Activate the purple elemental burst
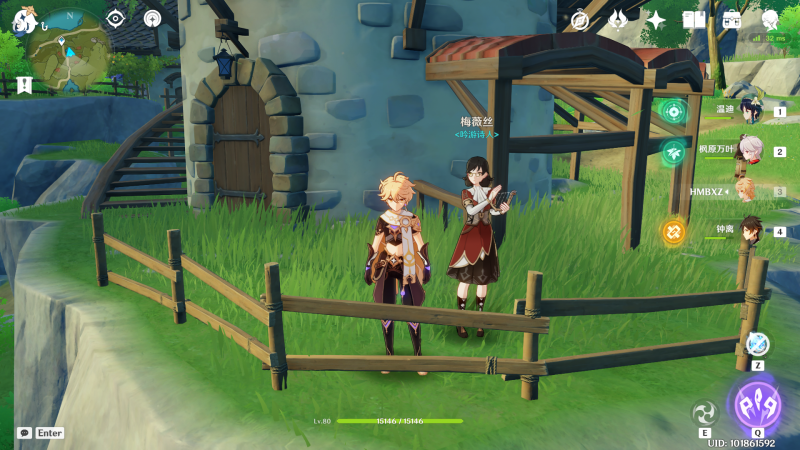 tap(758, 405)
